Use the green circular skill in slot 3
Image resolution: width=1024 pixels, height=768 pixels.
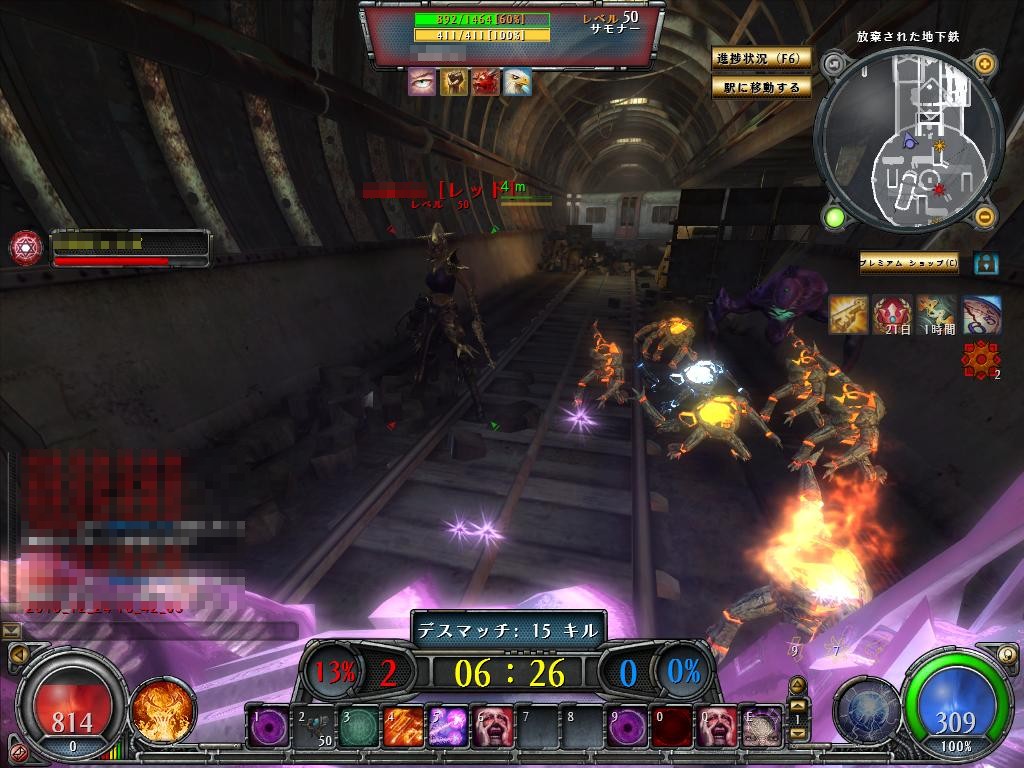[356, 727]
